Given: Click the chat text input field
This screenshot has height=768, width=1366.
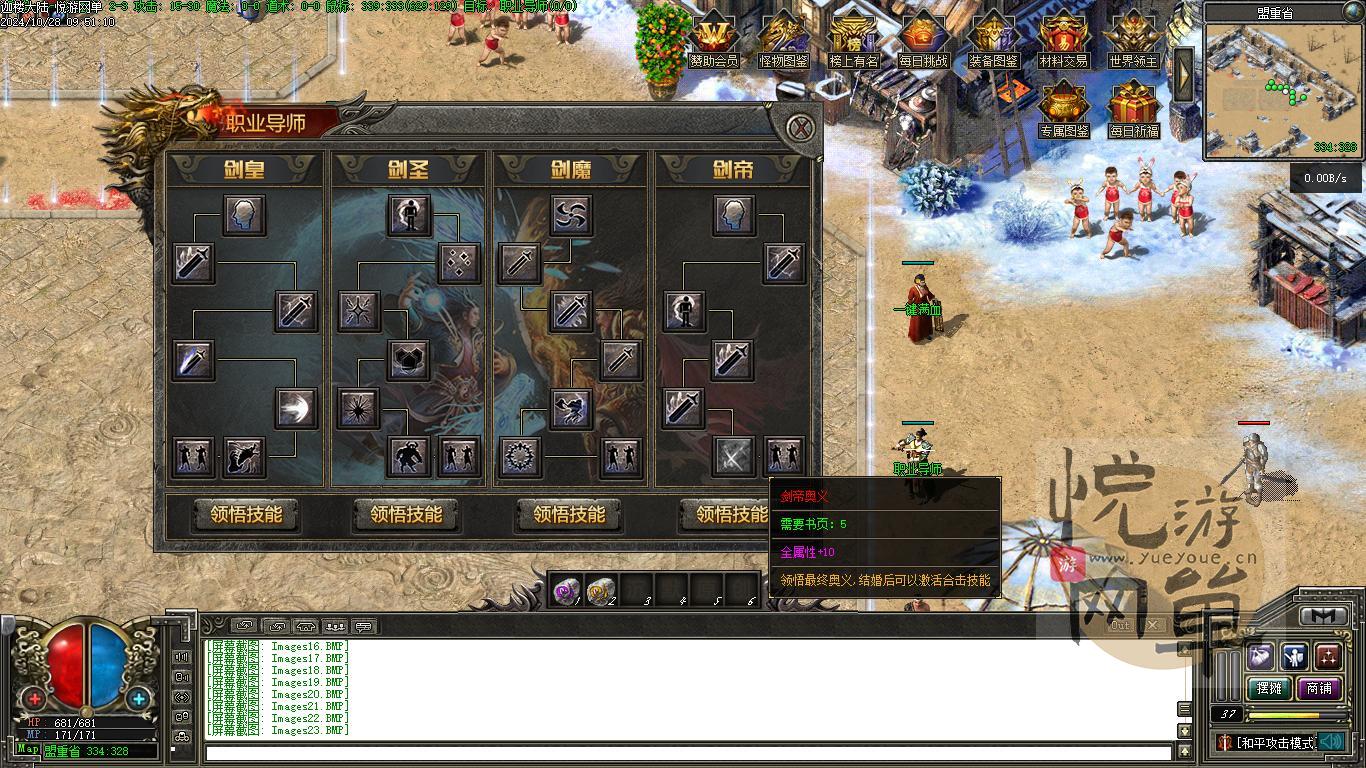Looking at the screenshot, I should click(x=688, y=752).
